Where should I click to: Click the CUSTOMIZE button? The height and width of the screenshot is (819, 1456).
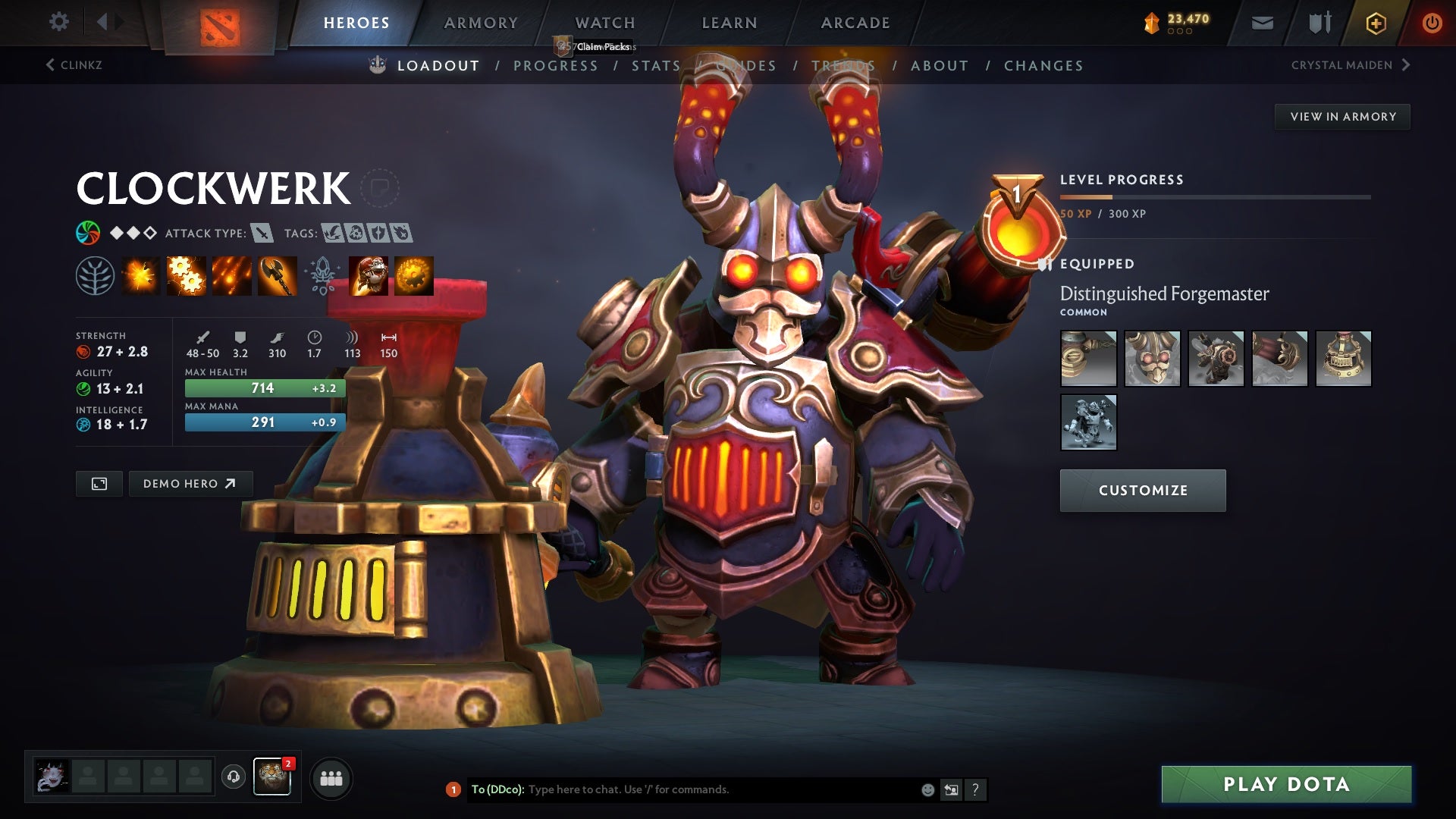coord(1142,490)
